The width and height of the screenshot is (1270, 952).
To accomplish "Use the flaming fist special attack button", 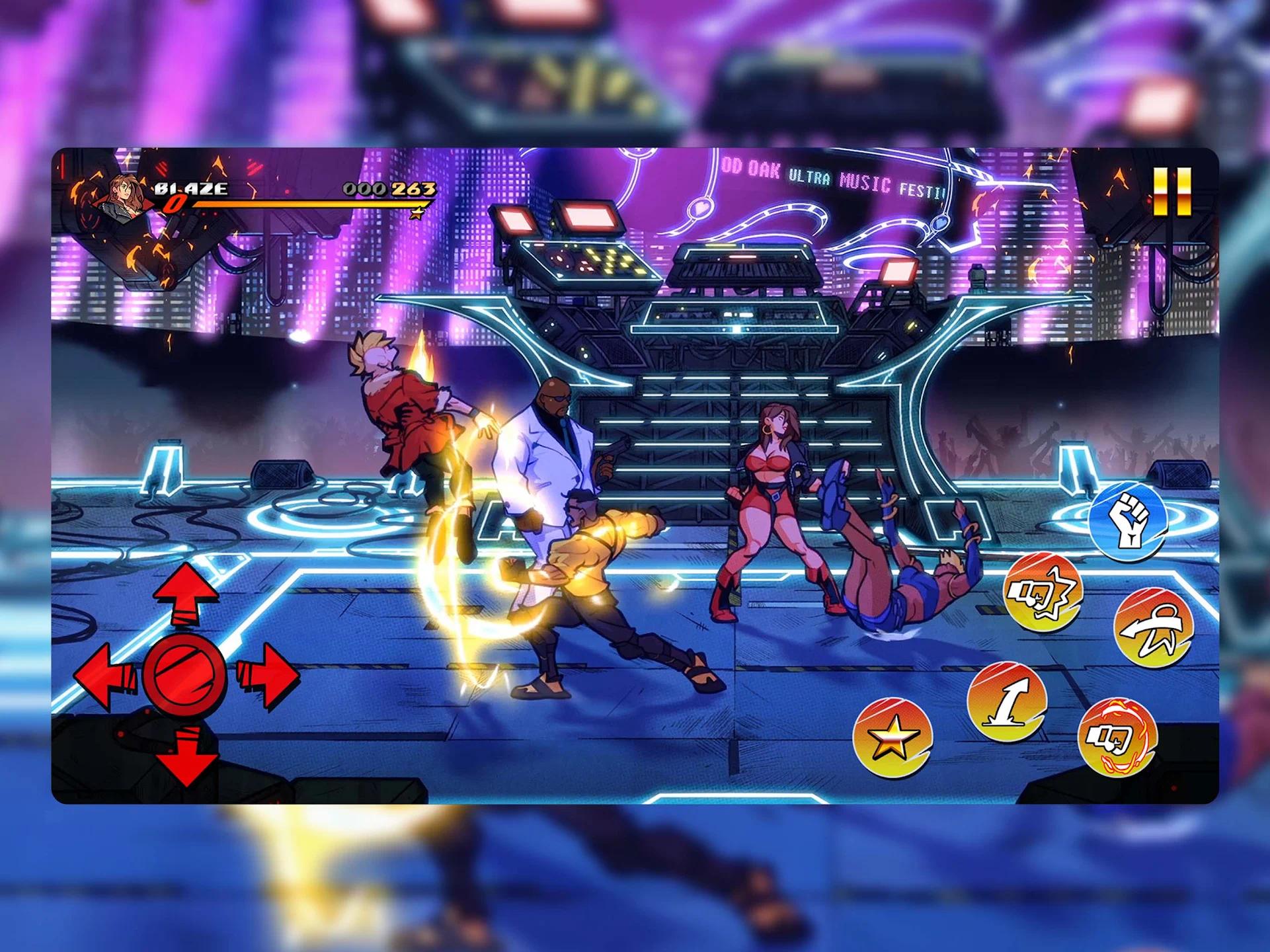I will [x=1117, y=737].
